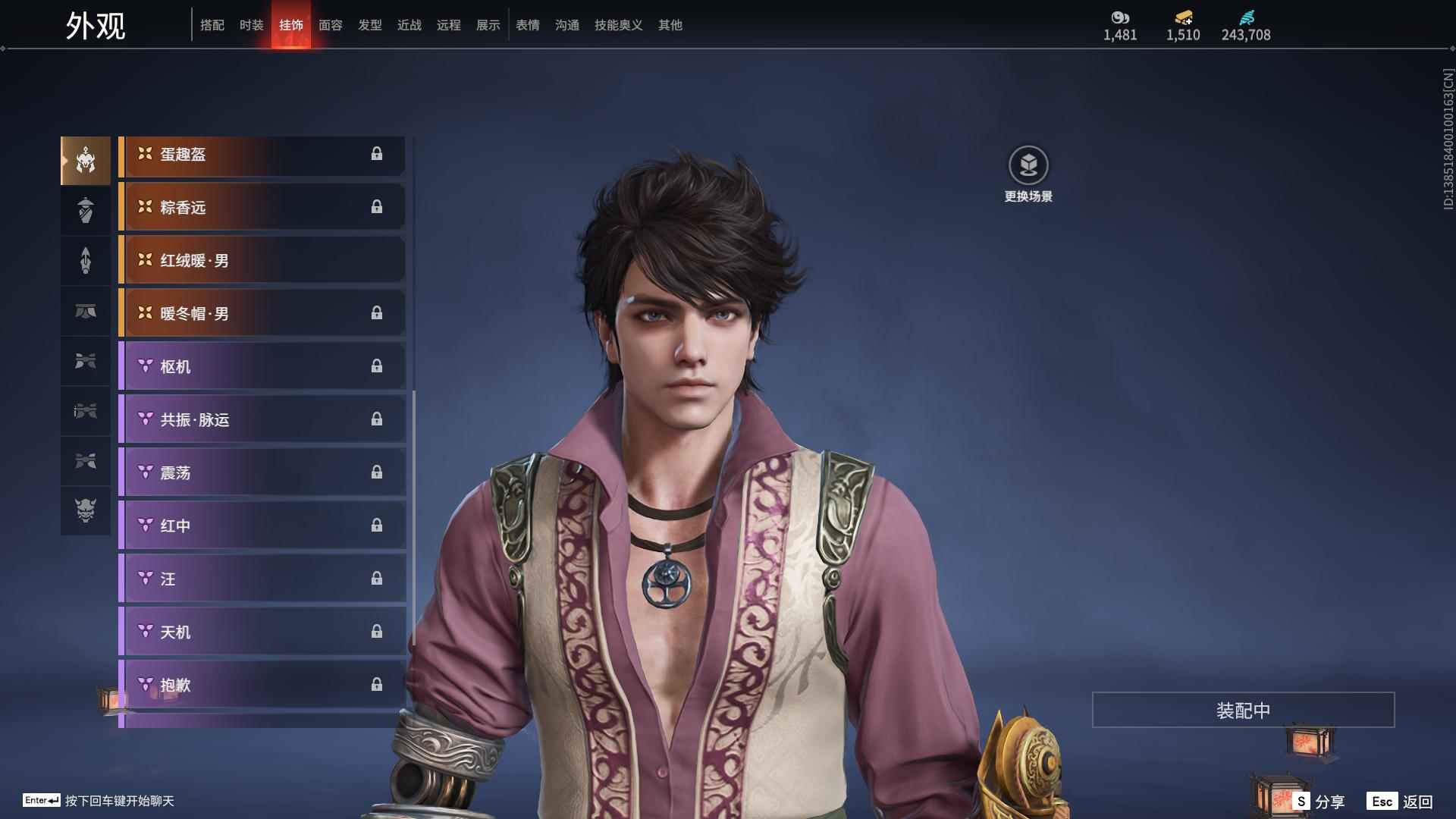This screenshot has height=819, width=1456.
Task: Go to the 发型 tab
Action: pyautogui.click(x=369, y=25)
